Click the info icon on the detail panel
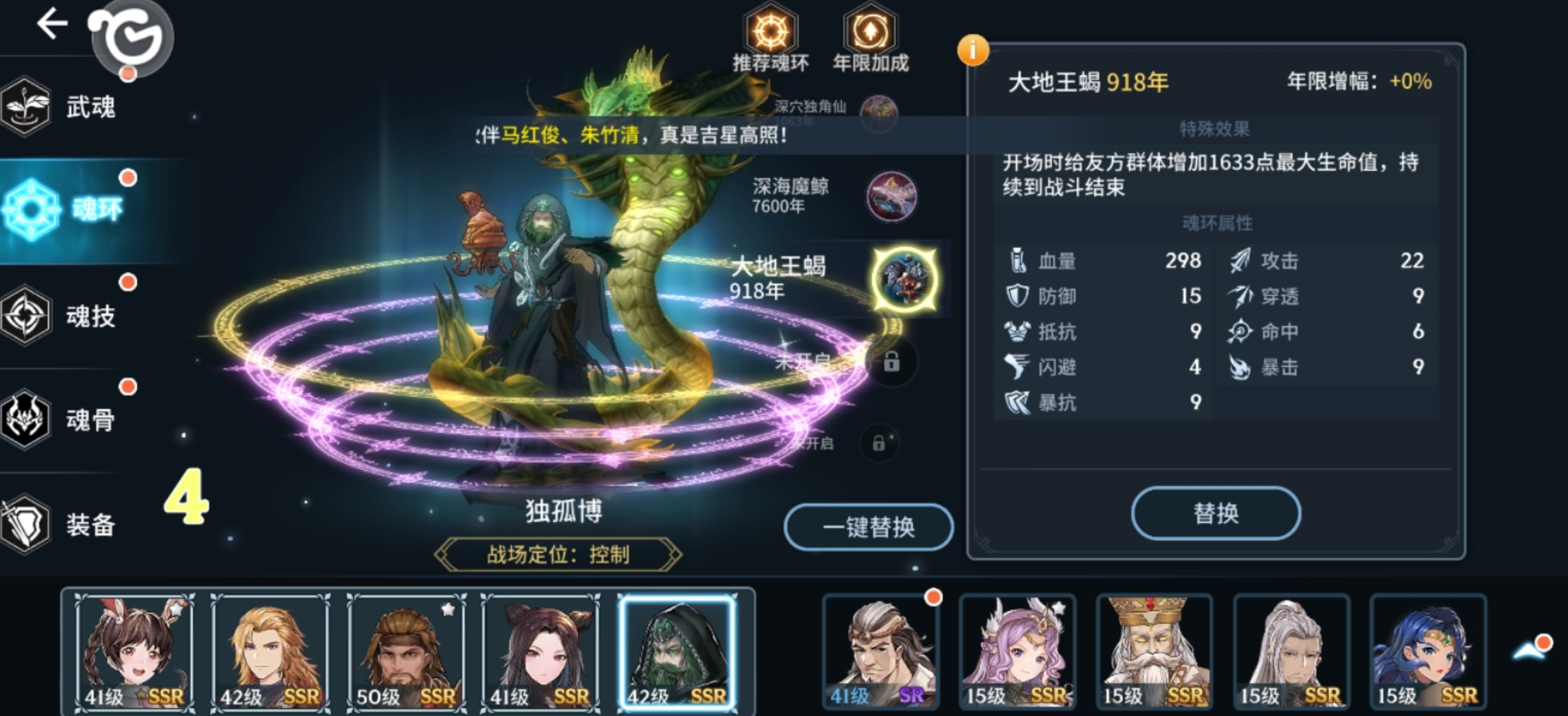 975,51
